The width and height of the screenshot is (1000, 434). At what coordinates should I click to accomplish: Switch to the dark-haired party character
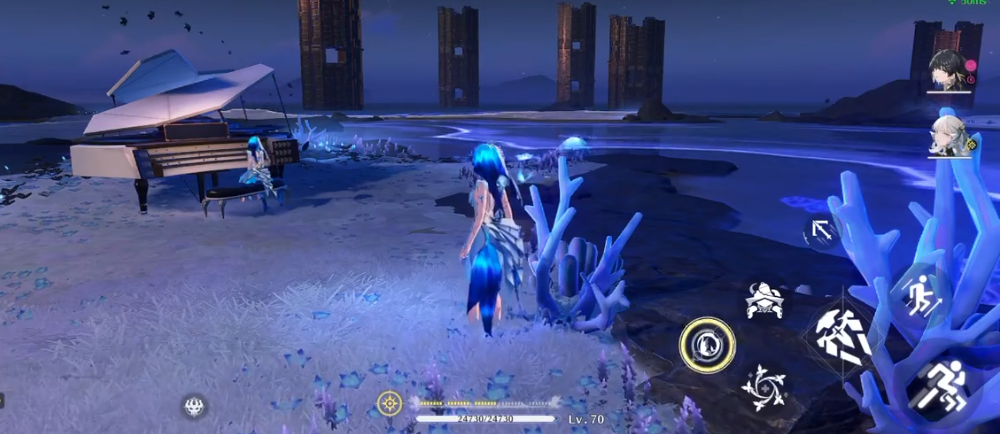tap(948, 69)
